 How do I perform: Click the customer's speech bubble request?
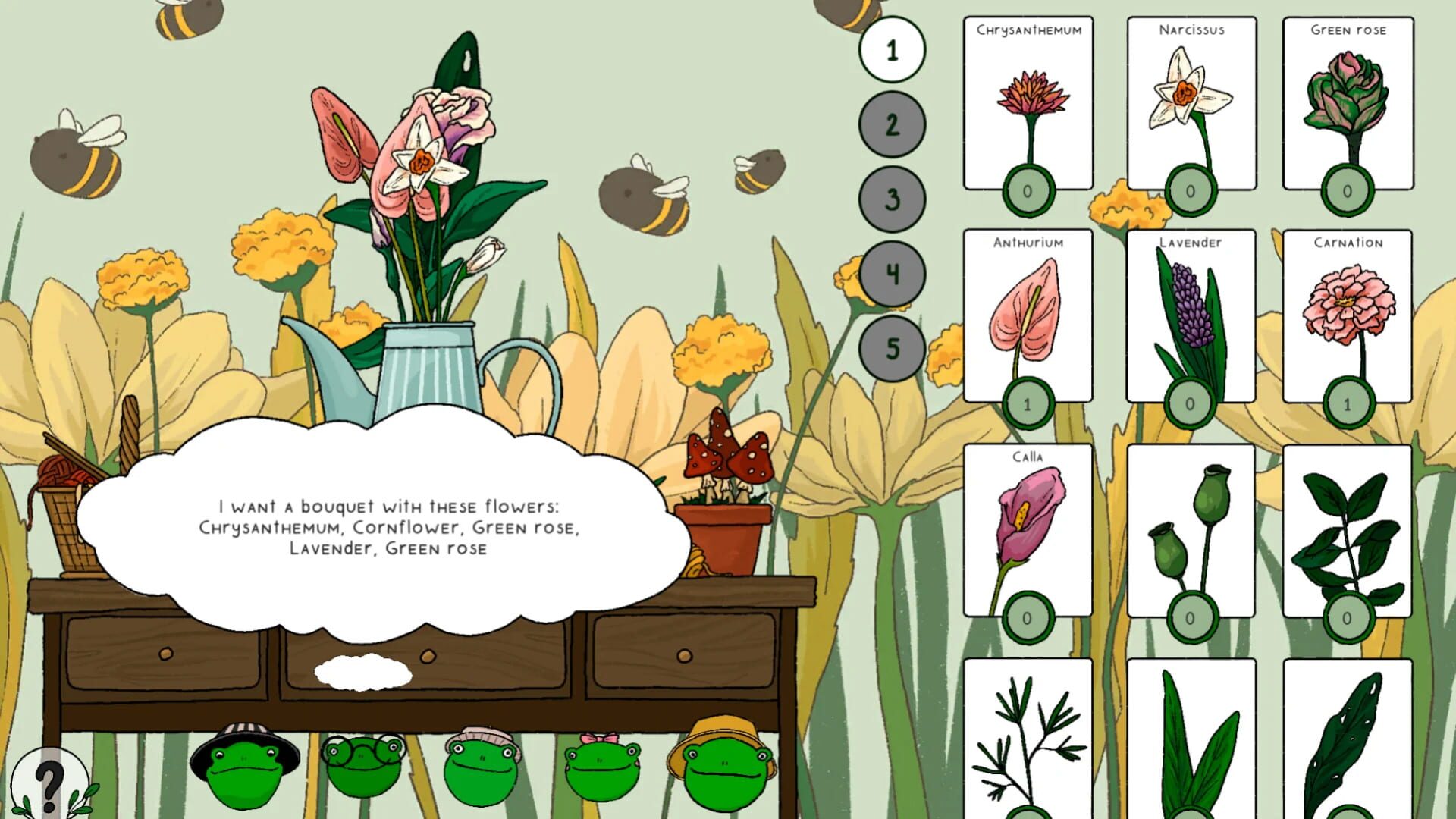point(388,523)
